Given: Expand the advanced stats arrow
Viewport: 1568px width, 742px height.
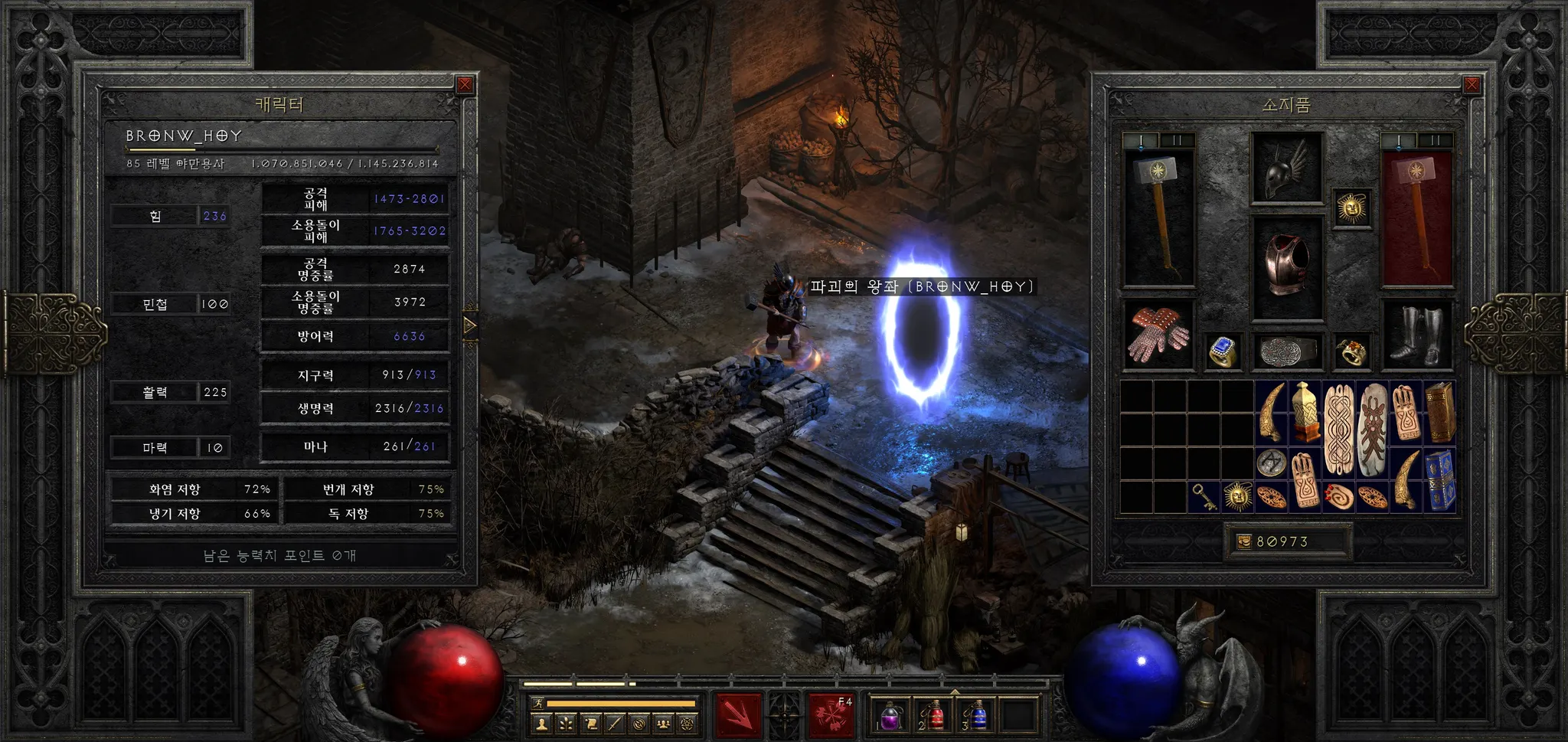Looking at the screenshot, I should tap(469, 326).
